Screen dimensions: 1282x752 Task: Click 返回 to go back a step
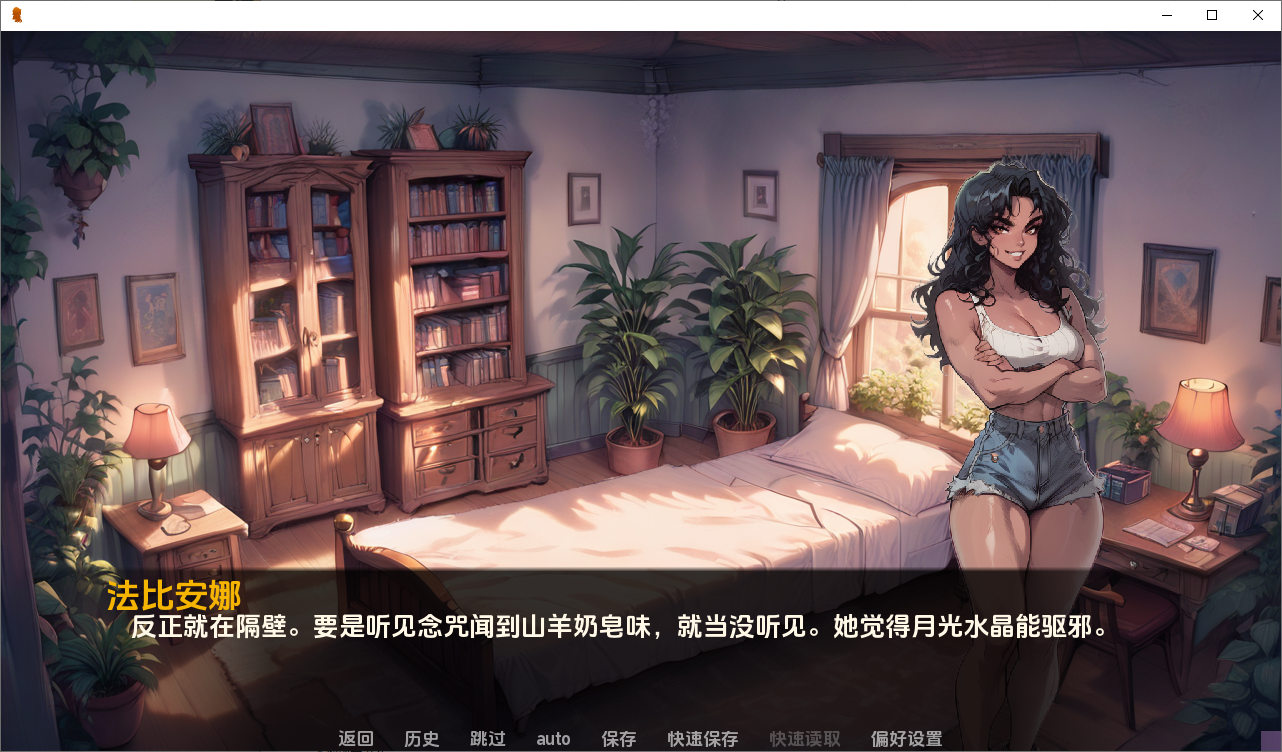click(355, 739)
